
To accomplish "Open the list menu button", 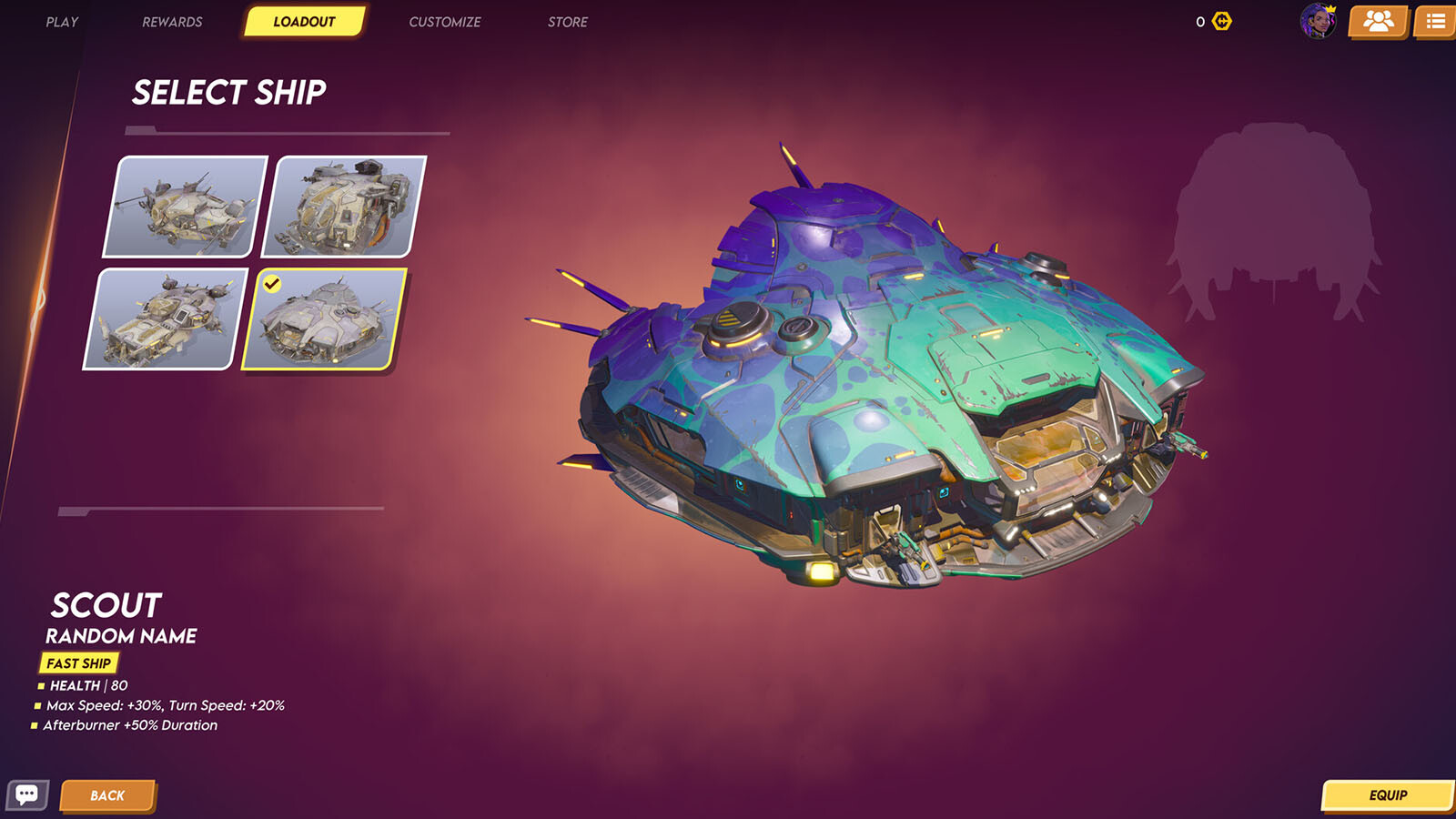I will point(1435,21).
